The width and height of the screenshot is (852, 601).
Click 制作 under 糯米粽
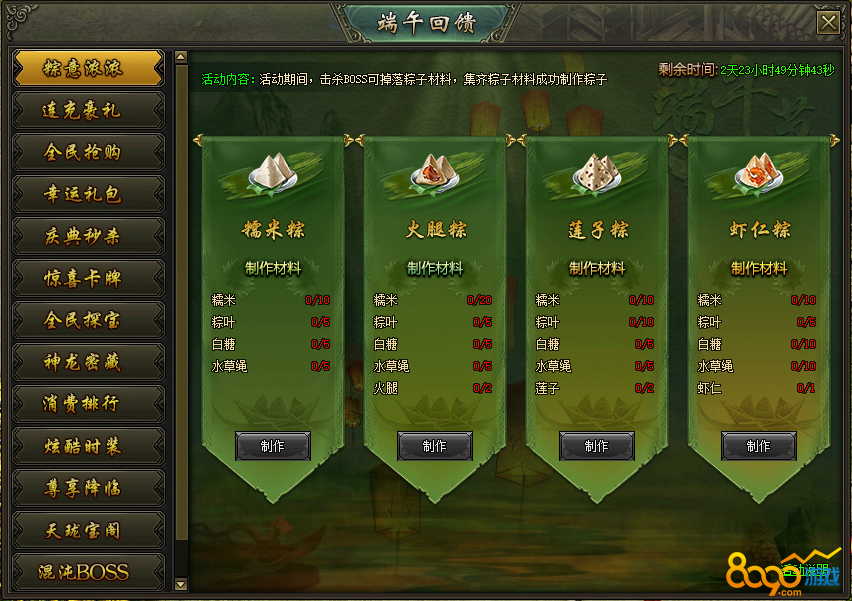click(273, 446)
